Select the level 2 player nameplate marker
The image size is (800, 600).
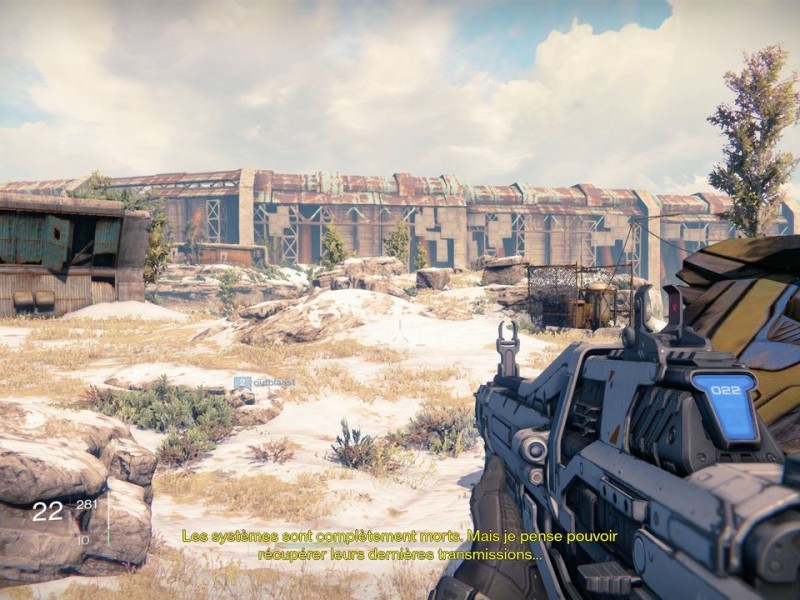point(256,381)
